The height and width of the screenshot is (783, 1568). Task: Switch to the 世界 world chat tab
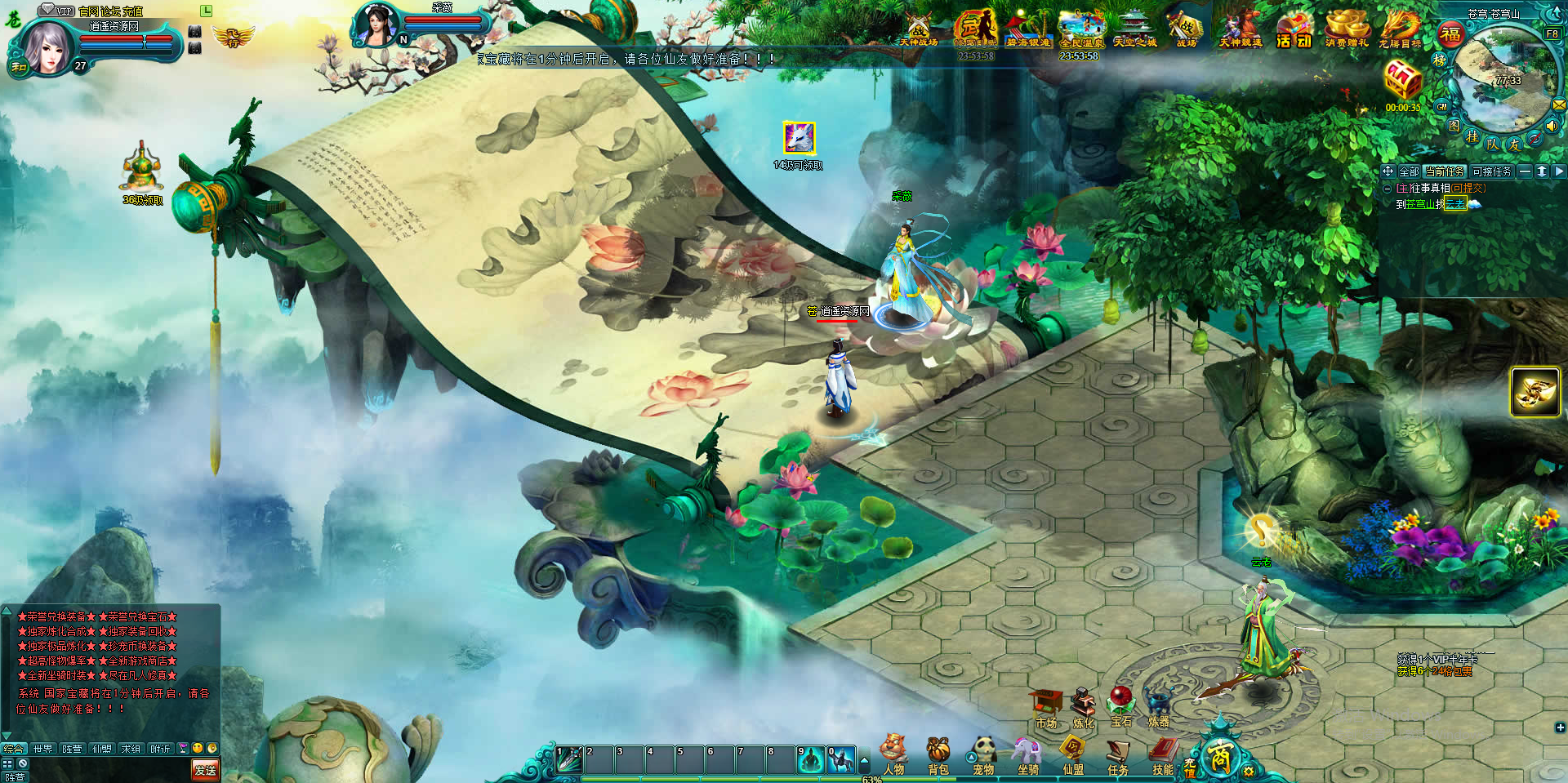tap(42, 748)
